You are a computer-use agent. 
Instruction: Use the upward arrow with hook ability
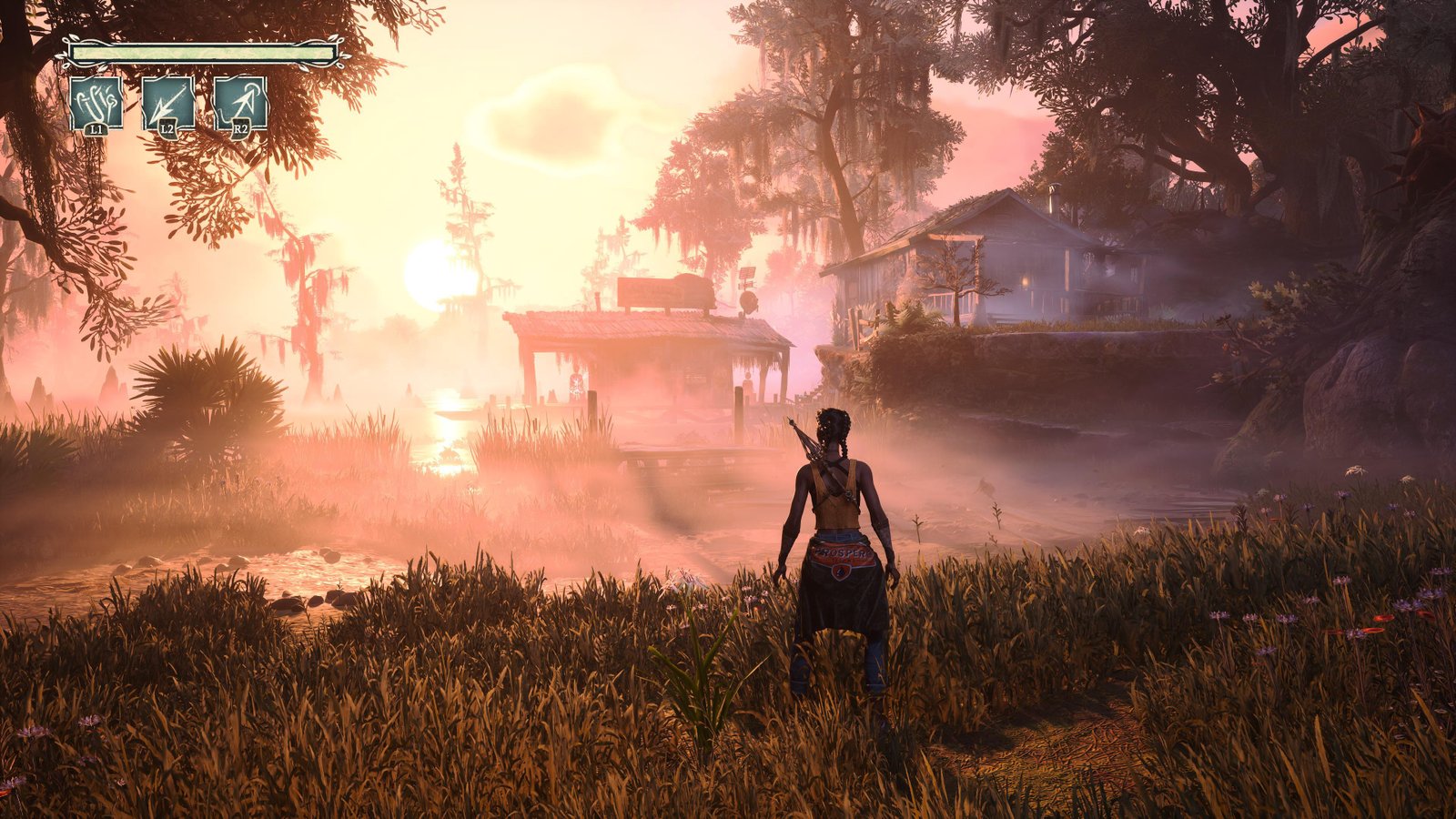(240, 102)
